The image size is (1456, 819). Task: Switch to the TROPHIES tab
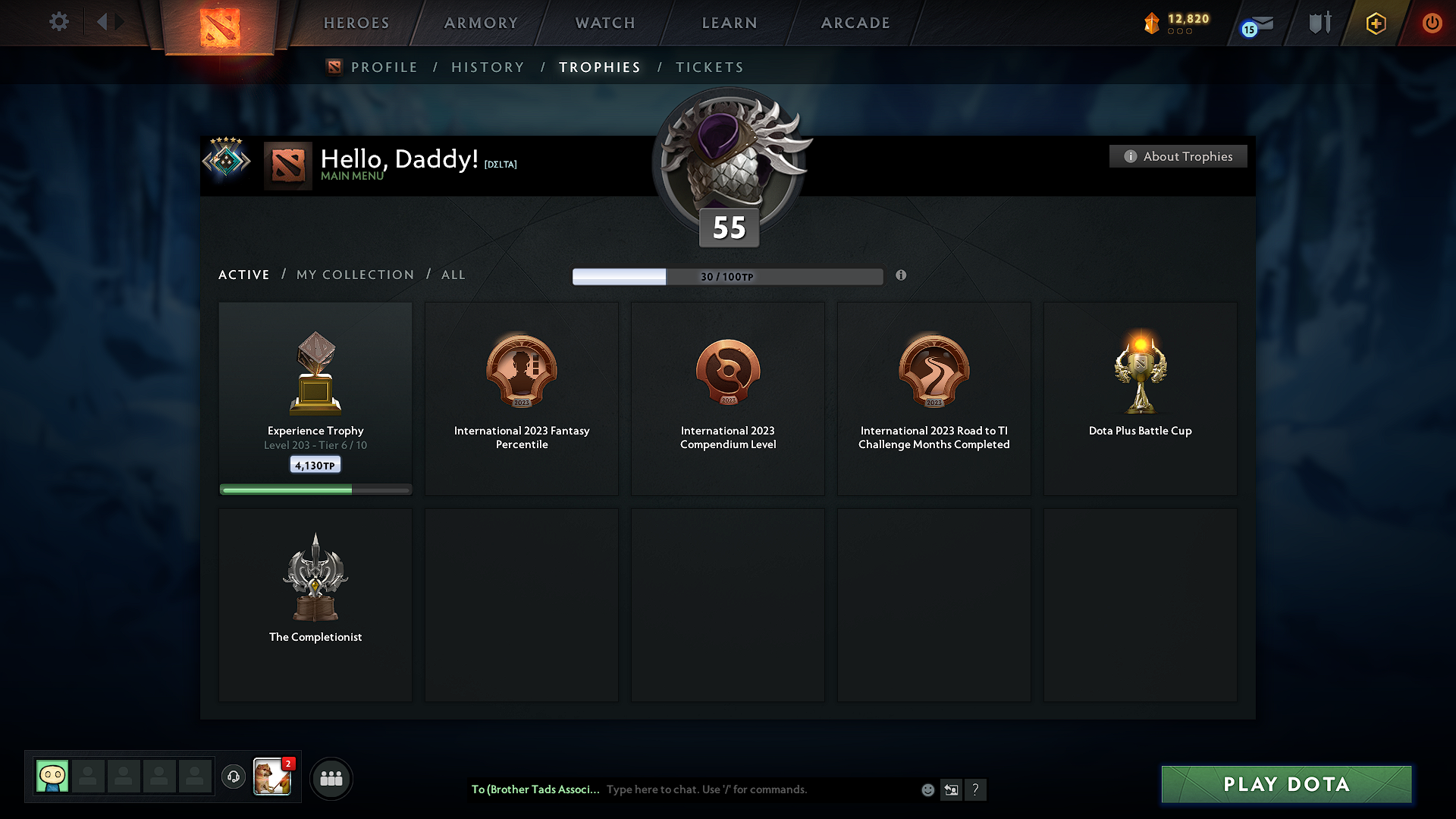pyautogui.click(x=599, y=67)
